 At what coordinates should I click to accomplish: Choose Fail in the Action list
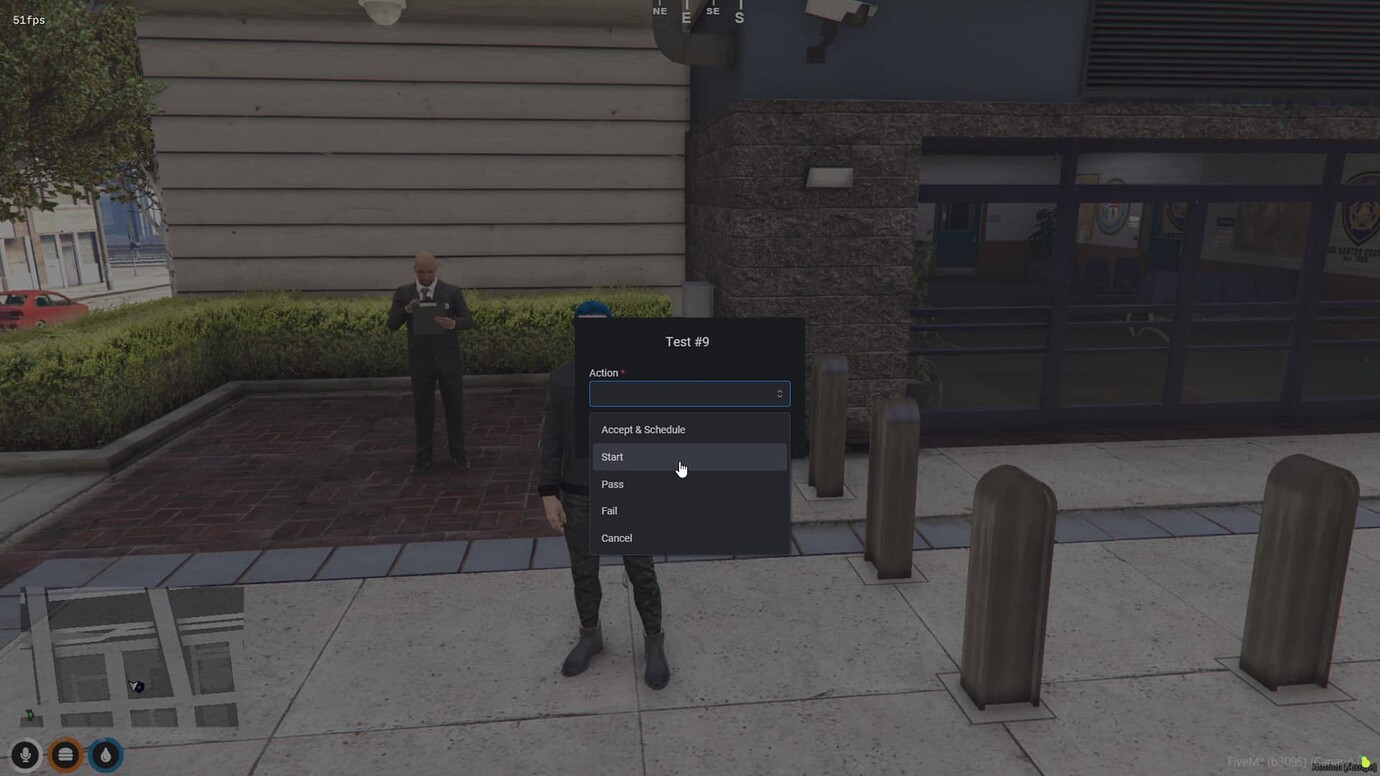(x=609, y=510)
